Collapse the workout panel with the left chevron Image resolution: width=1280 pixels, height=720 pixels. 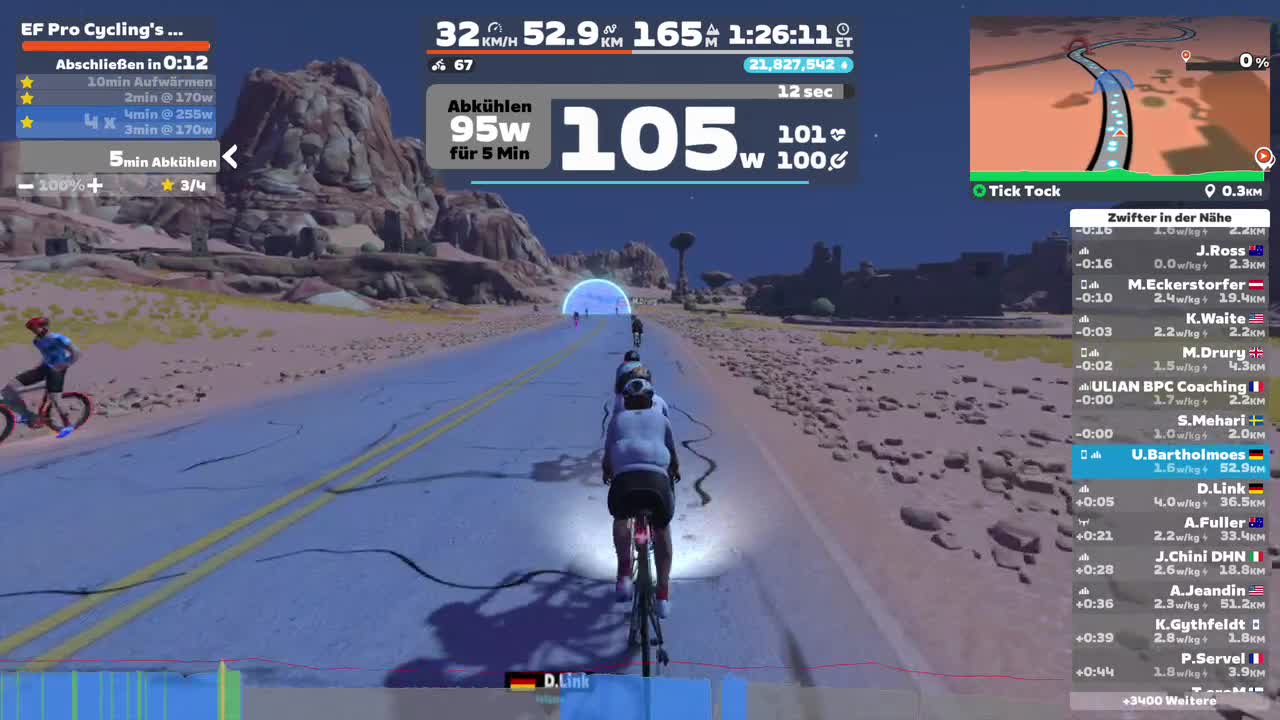[230, 157]
